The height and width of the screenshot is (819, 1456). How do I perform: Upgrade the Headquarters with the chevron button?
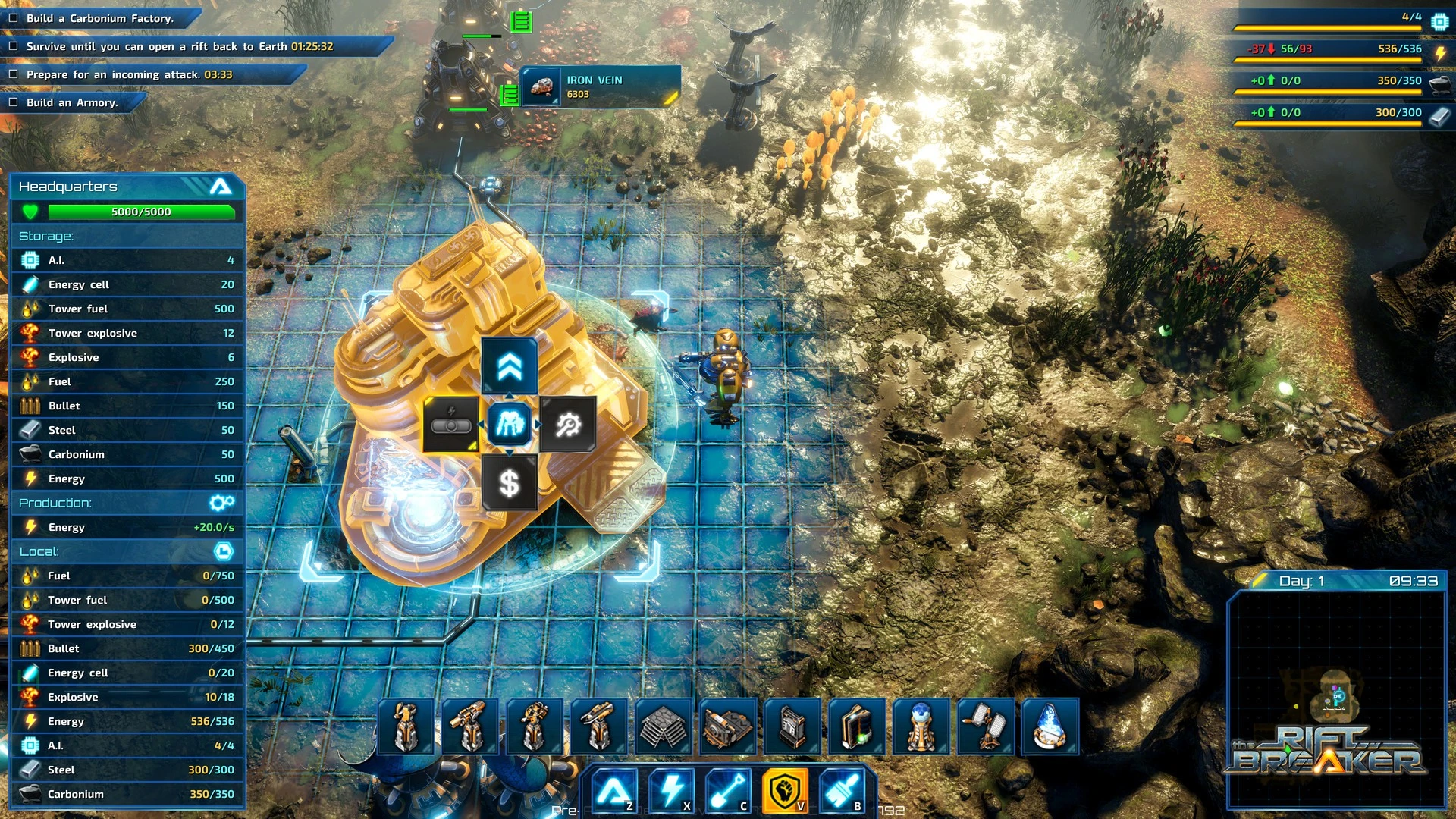click(510, 367)
